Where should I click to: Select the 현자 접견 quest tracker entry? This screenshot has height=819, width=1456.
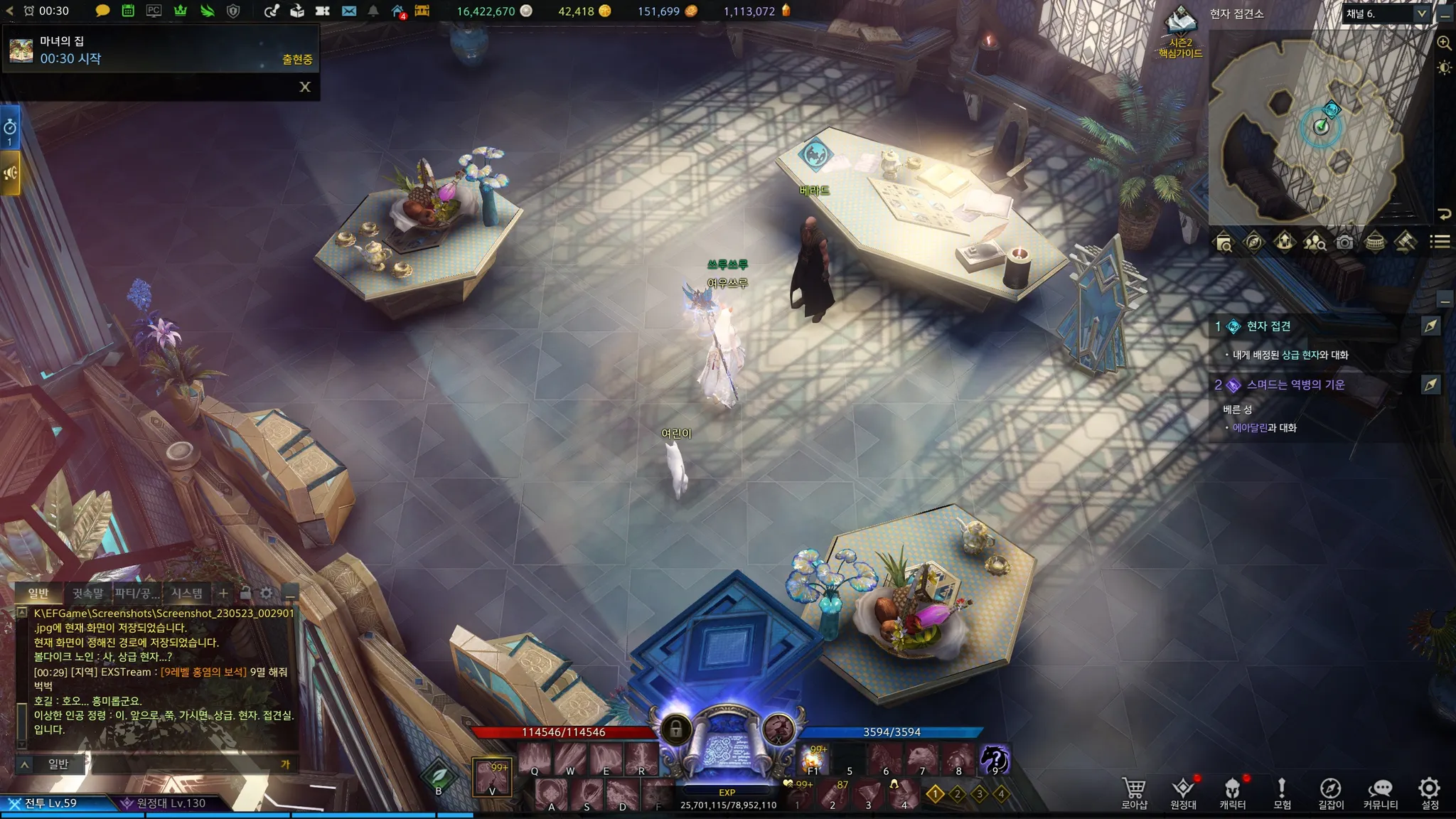coord(1268,326)
